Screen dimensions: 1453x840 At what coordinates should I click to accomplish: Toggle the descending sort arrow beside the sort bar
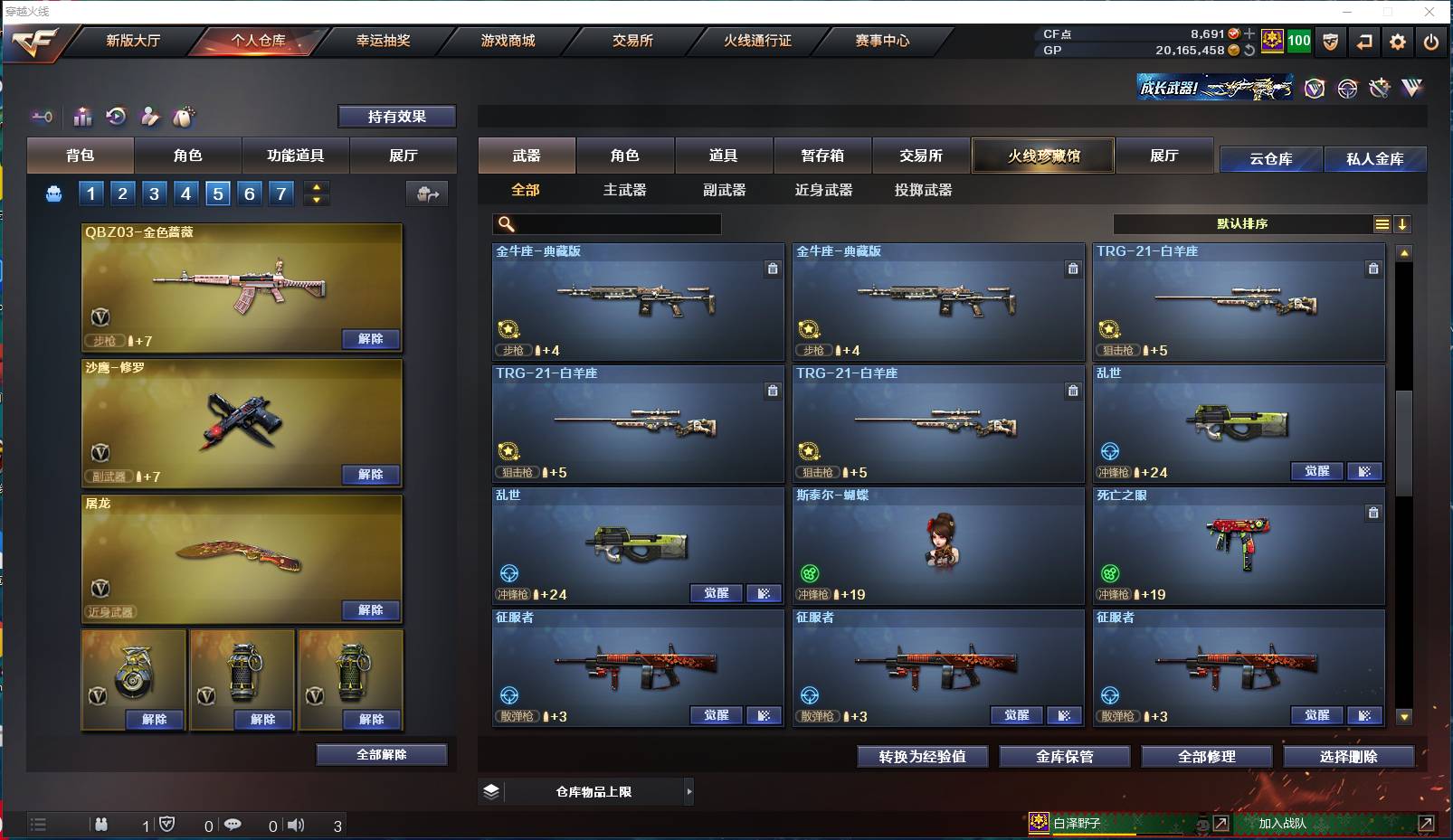pyautogui.click(x=1403, y=223)
